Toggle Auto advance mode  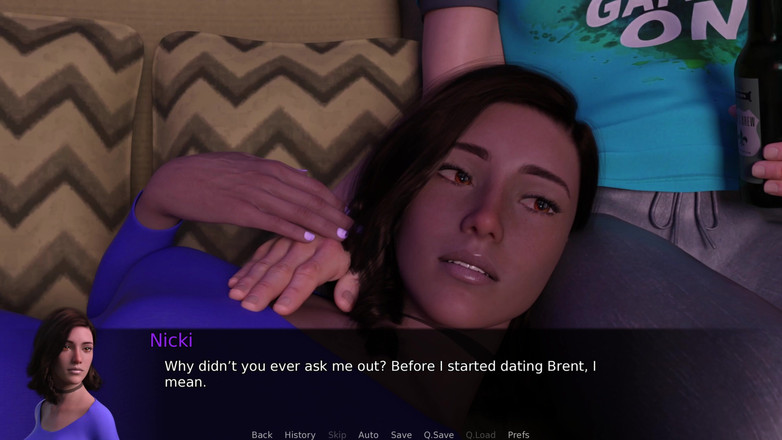[368, 435]
